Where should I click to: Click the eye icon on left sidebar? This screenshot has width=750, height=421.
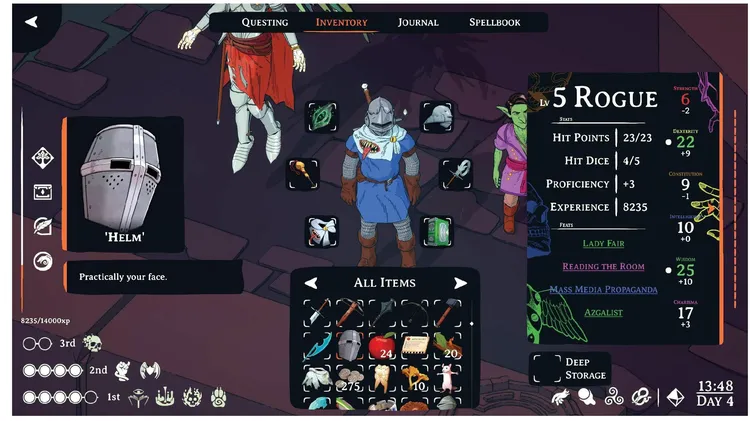pyautogui.click(x=43, y=261)
